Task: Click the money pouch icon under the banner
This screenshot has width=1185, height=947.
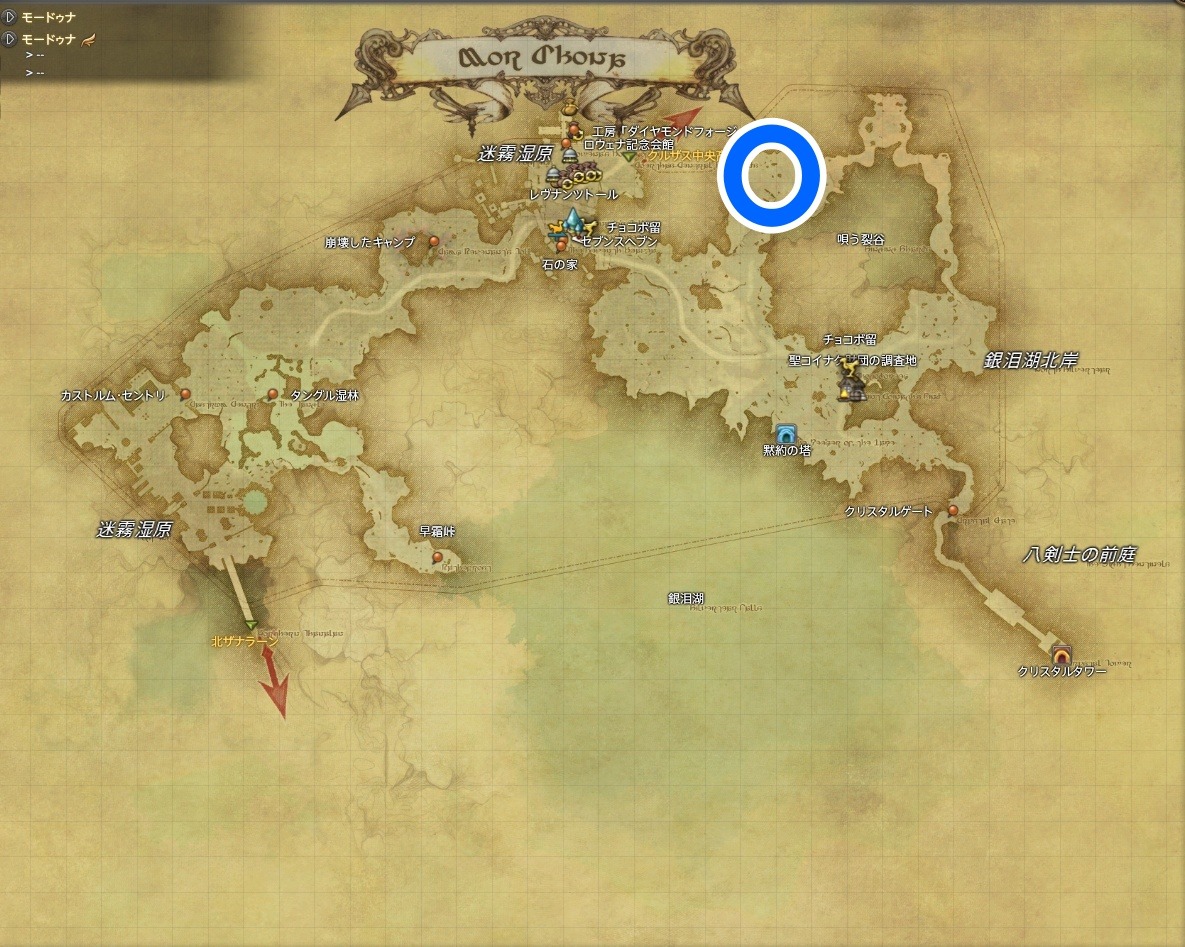Action: 568,109
